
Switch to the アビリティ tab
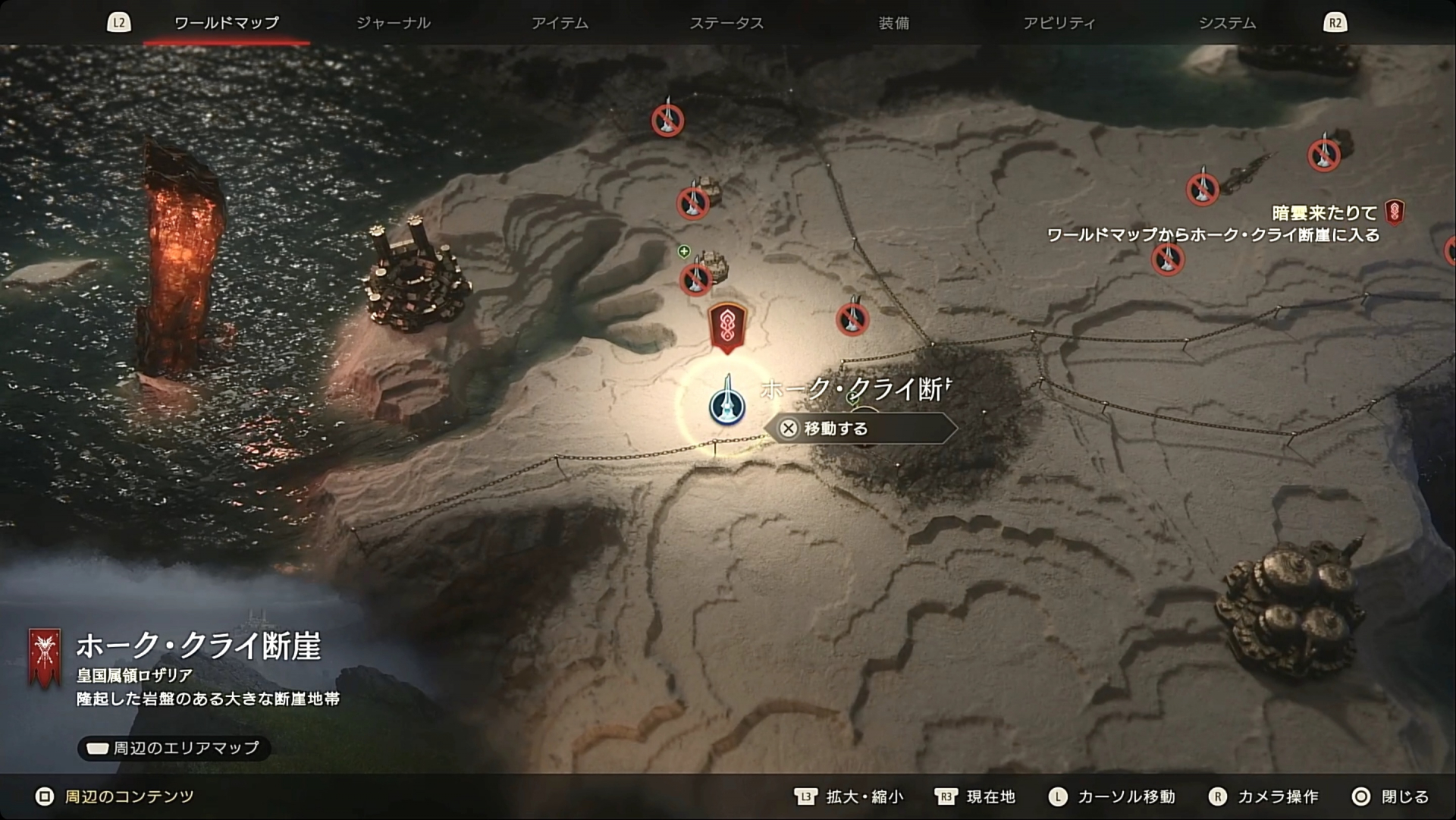tap(1059, 24)
